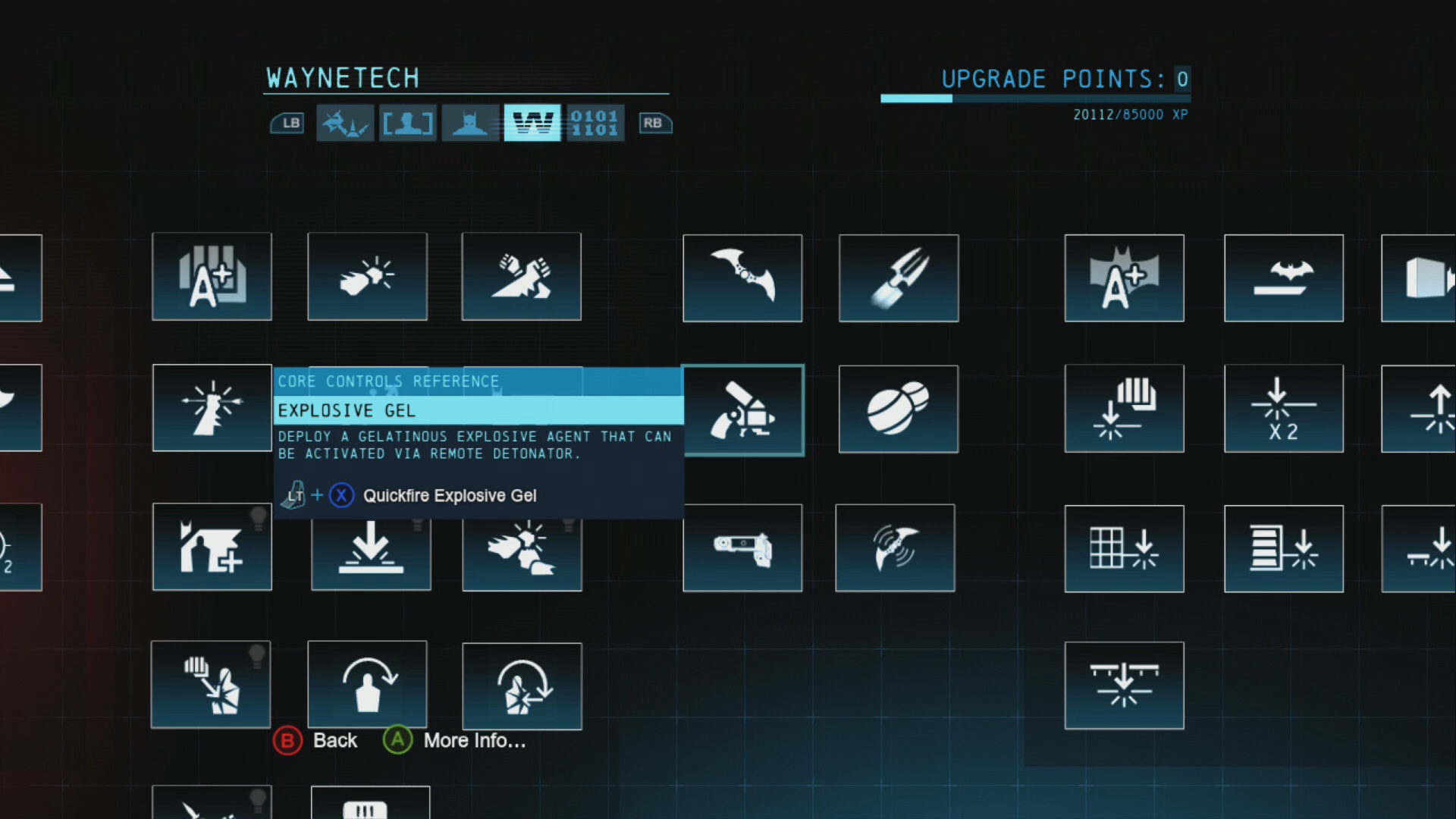
Task: Select the curved arrow over figure tile
Action: click(367, 684)
